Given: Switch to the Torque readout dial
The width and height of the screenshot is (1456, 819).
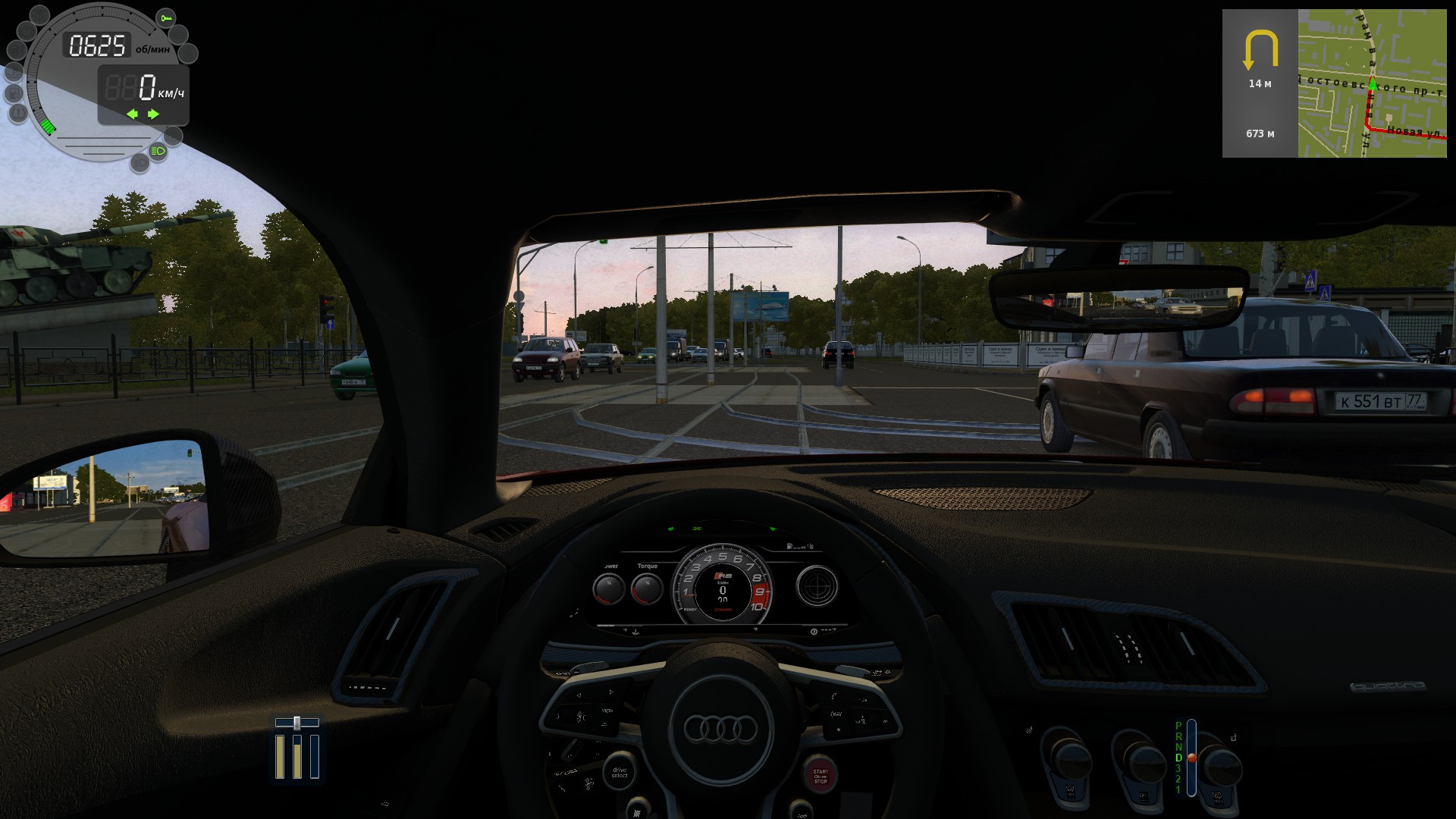Looking at the screenshot, I should pyautogui.click(x=646, y=588).
